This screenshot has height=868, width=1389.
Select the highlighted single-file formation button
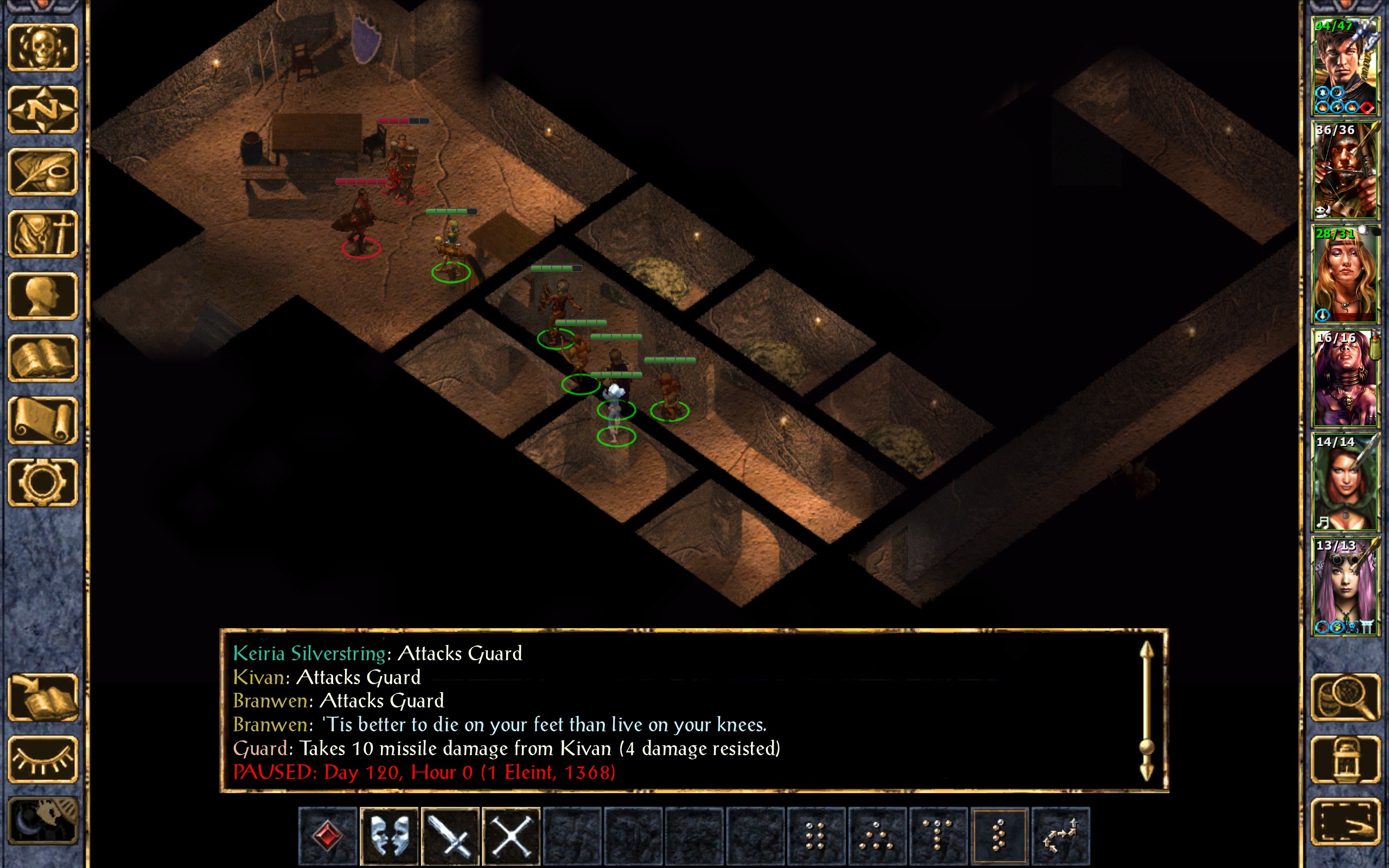[x=999, y=835]
